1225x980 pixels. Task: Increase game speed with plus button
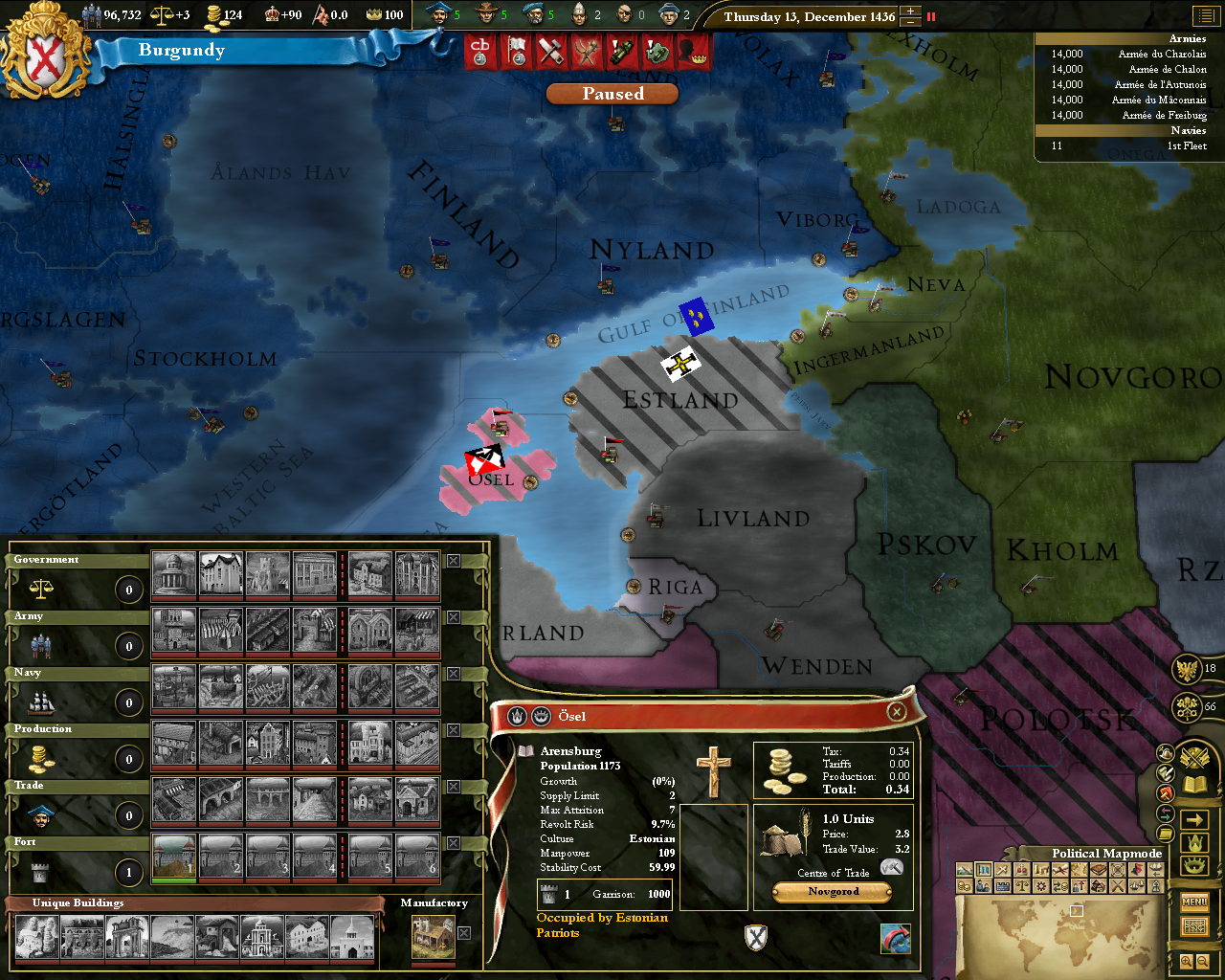[x=910, y=11]
